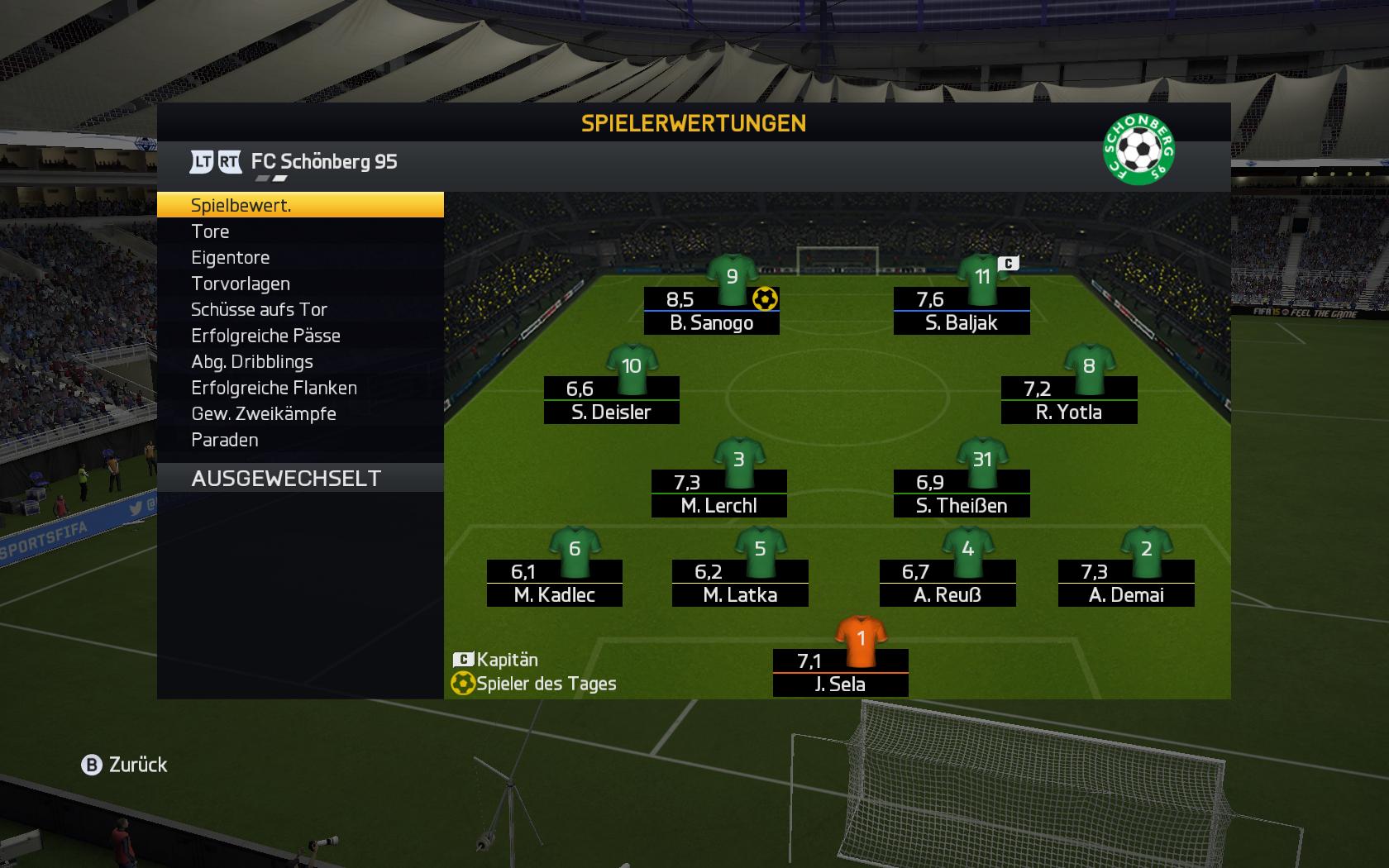Viewport: 1389px width, 868px height.
Task: Pick captain S. Baljak on the pitch
Action: click(962, 311)
